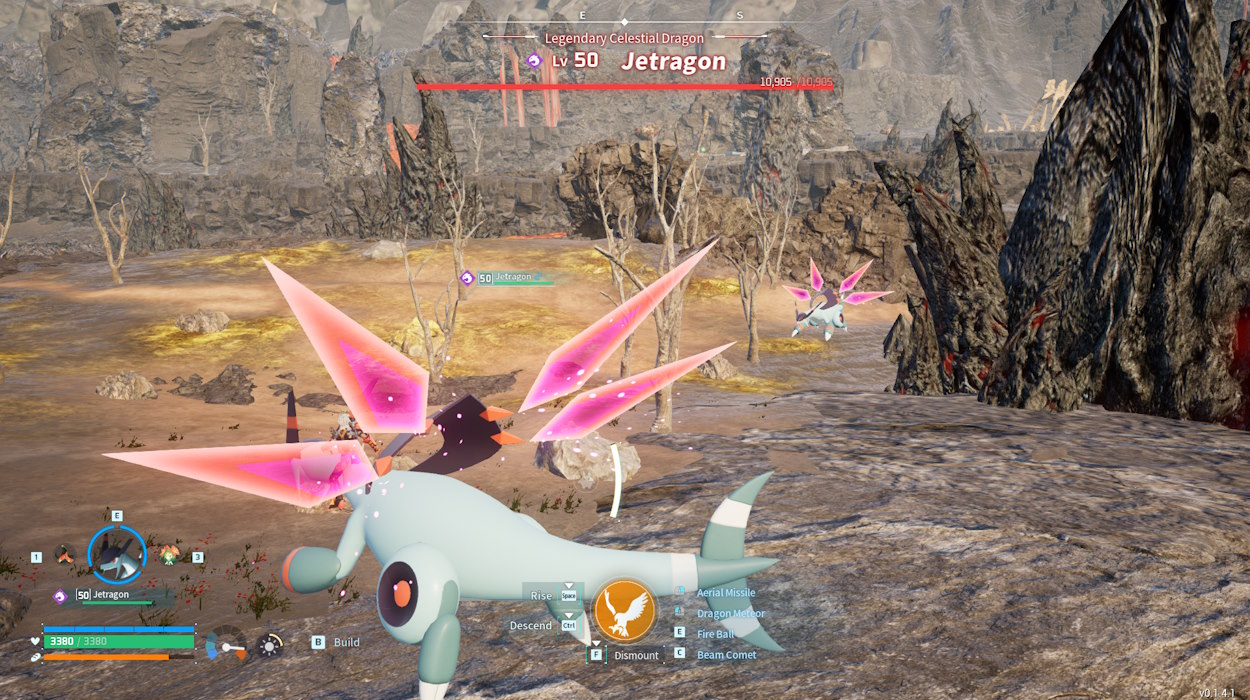
Task: Click the temperature gauge dial
Action: tap(226, 646)
